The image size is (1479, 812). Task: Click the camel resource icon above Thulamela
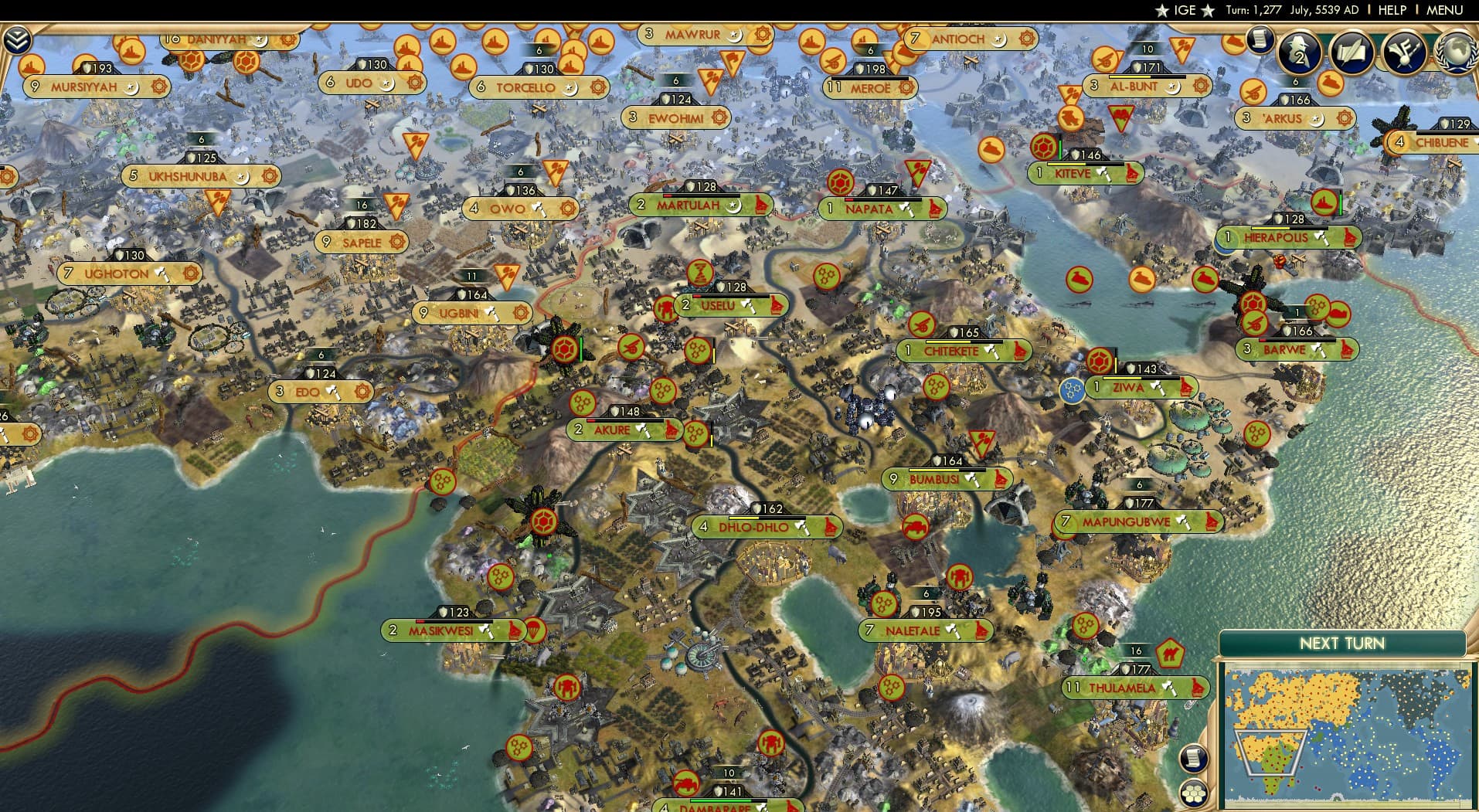[1169, 653]
